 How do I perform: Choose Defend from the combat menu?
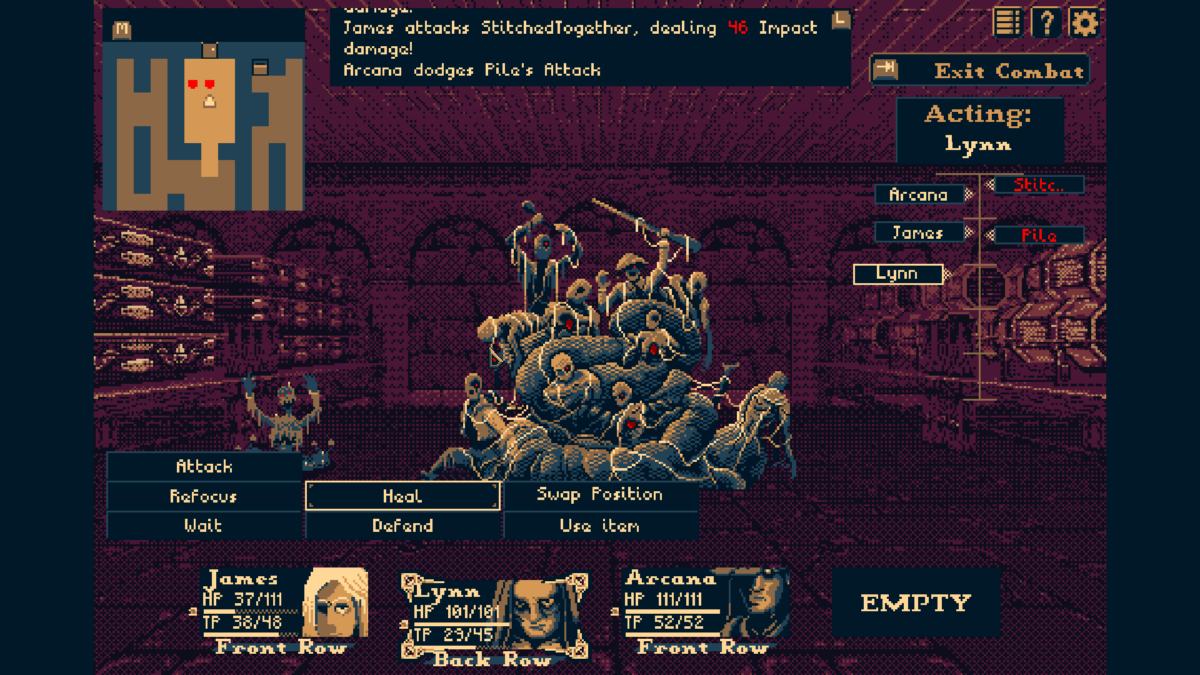(402, 525)
